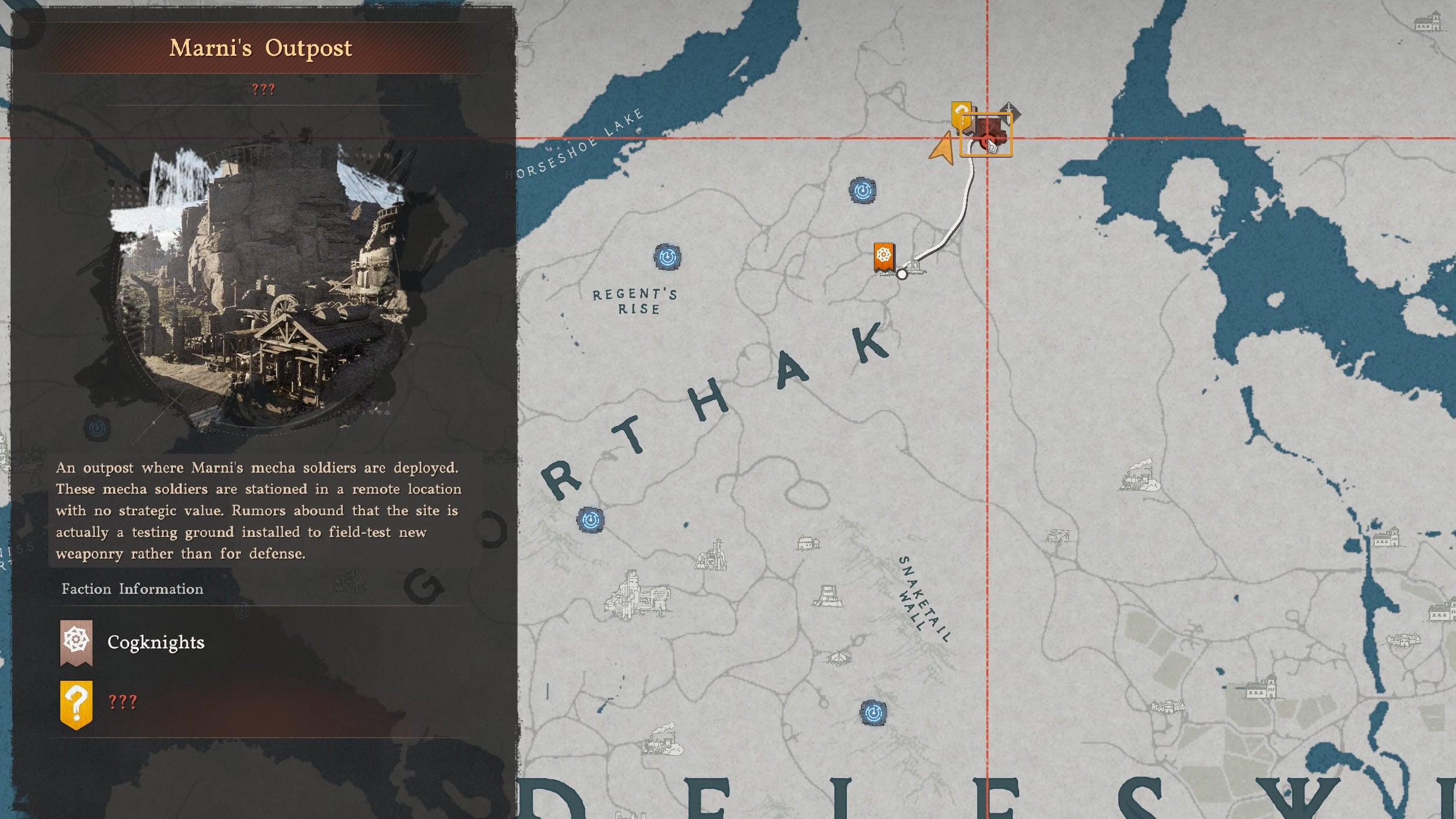The width and height of the screenshot is (1456, 819).
Task: Click the orange Cogknights banner on the map
Action: tap(884, 256)
